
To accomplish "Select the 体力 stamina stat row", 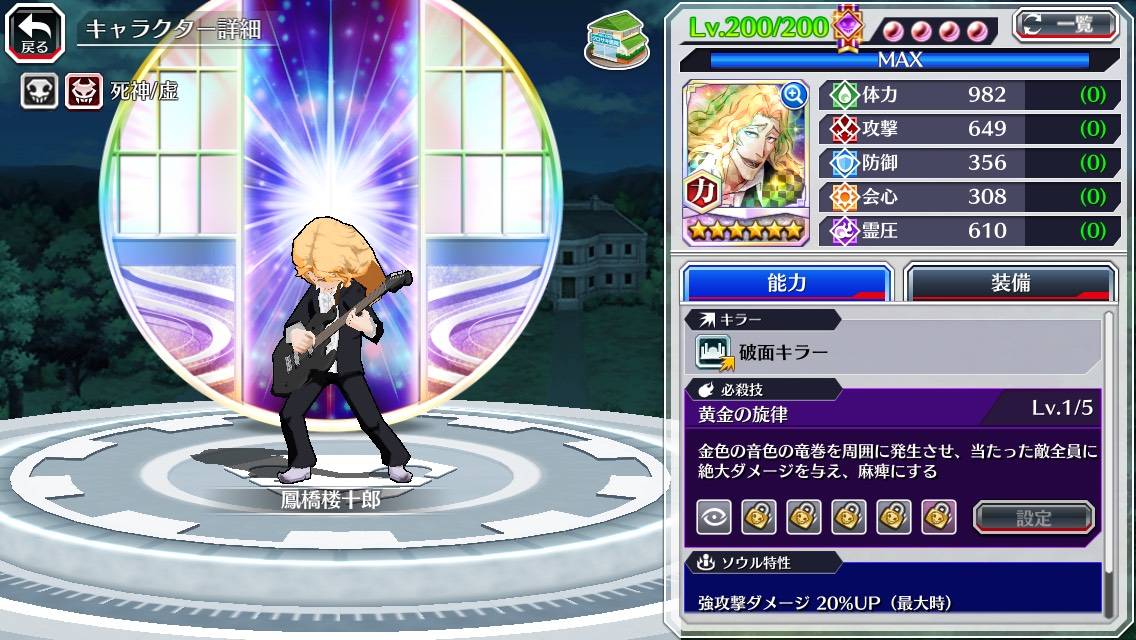I will [x=969, y=95].
